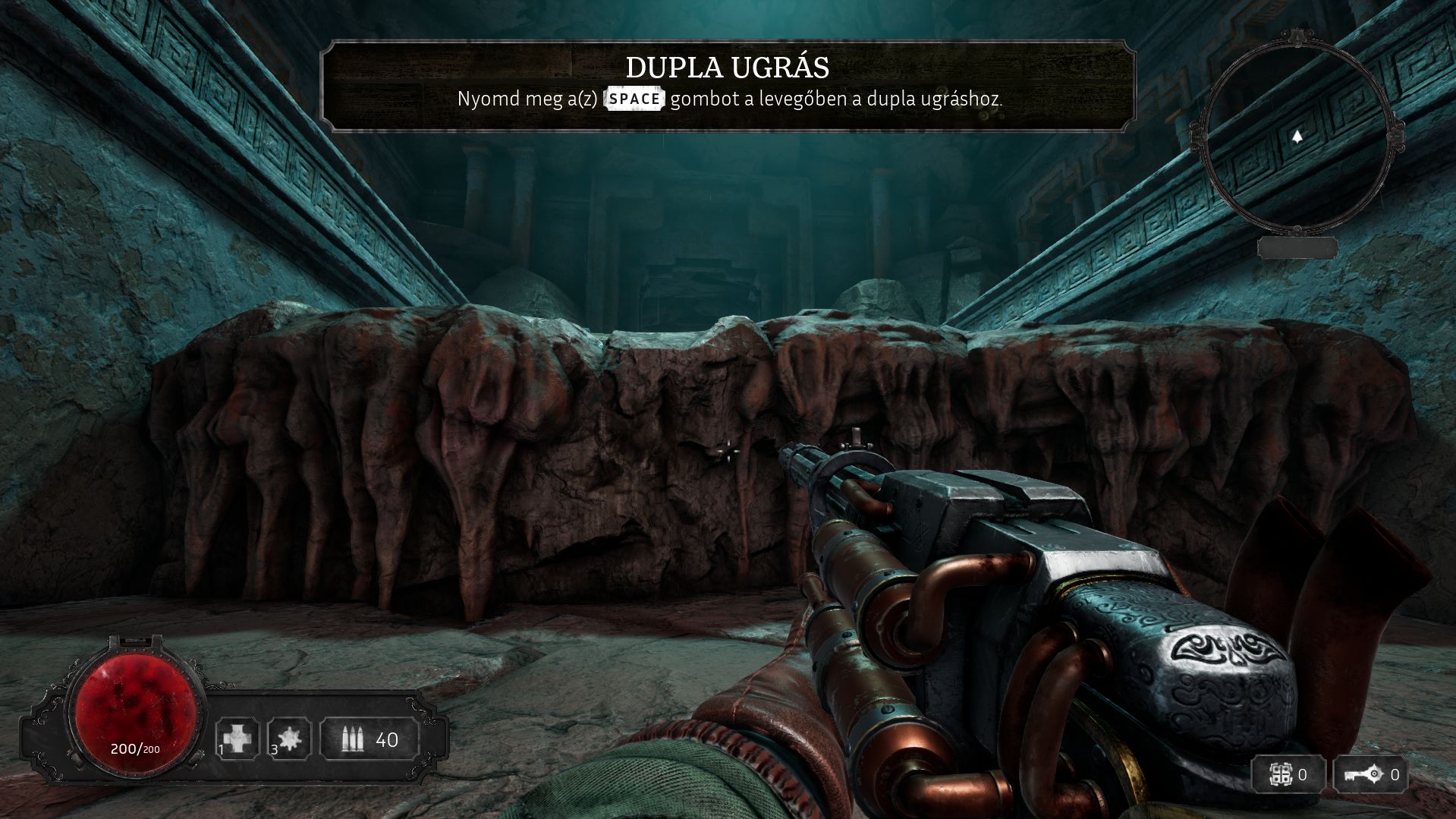Select the healing cross item slot

click(237, 738)
